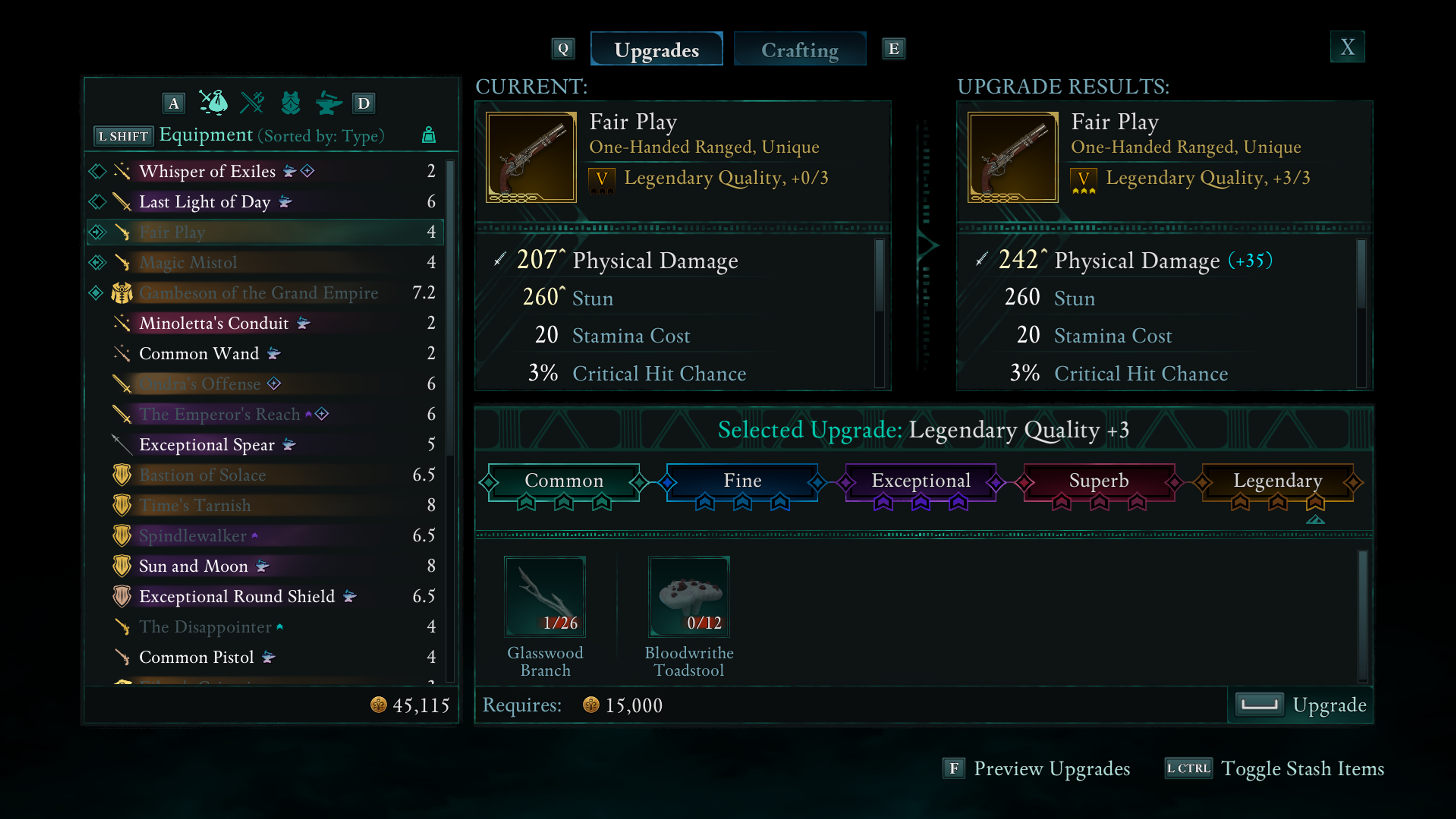Confirm the Upgrade button
This screenshot has width=1456, height=819.
1300,705
